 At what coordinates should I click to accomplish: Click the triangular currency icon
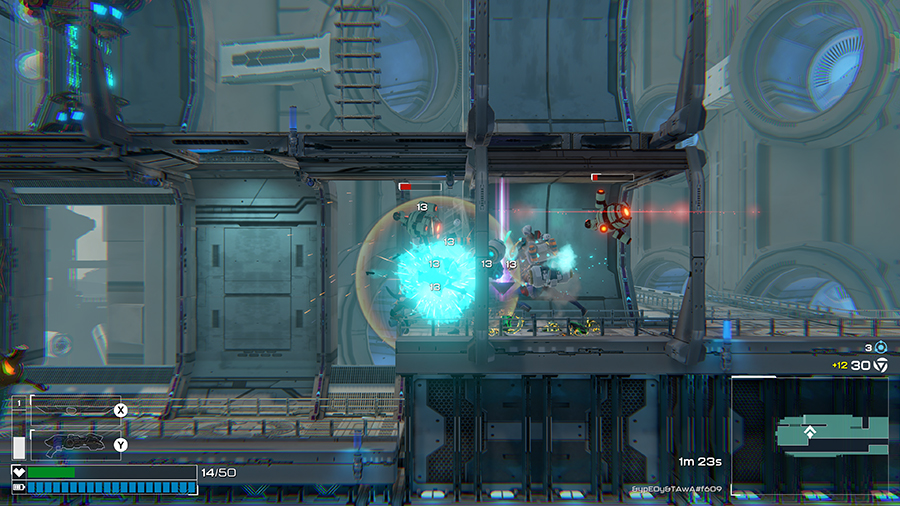pos(881,366)
